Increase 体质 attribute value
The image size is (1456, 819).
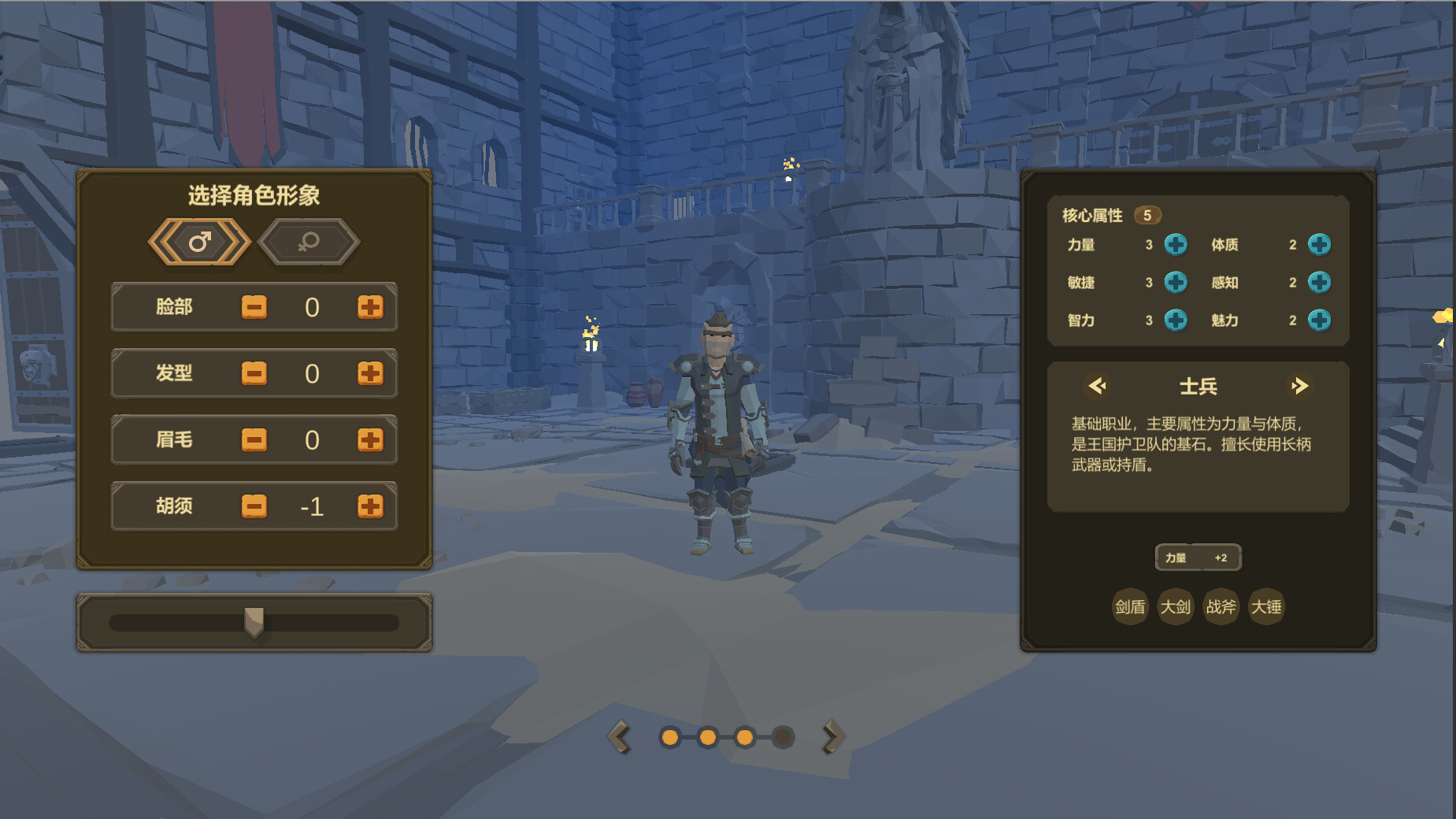[1320, 245]
